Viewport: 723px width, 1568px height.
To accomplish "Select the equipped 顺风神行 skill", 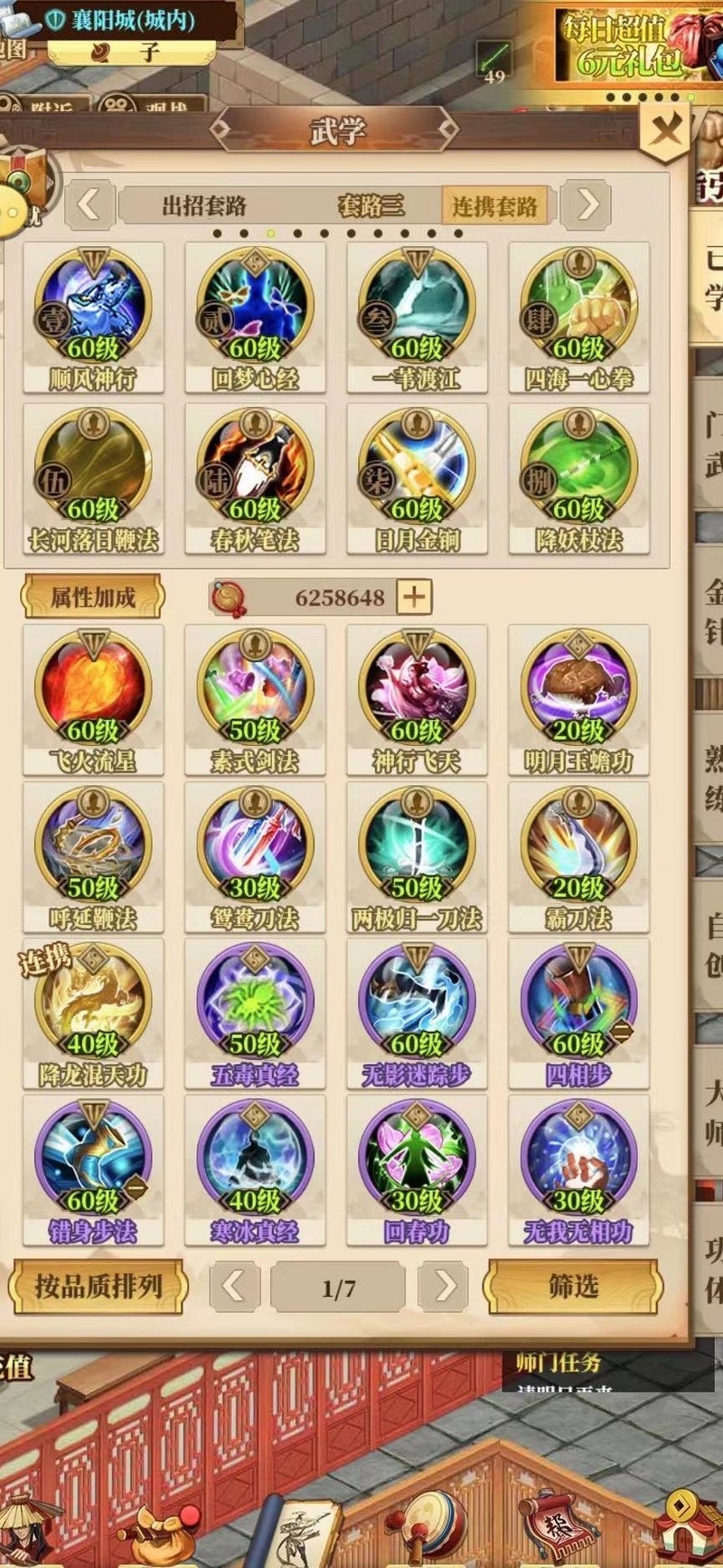I will 93,312.
